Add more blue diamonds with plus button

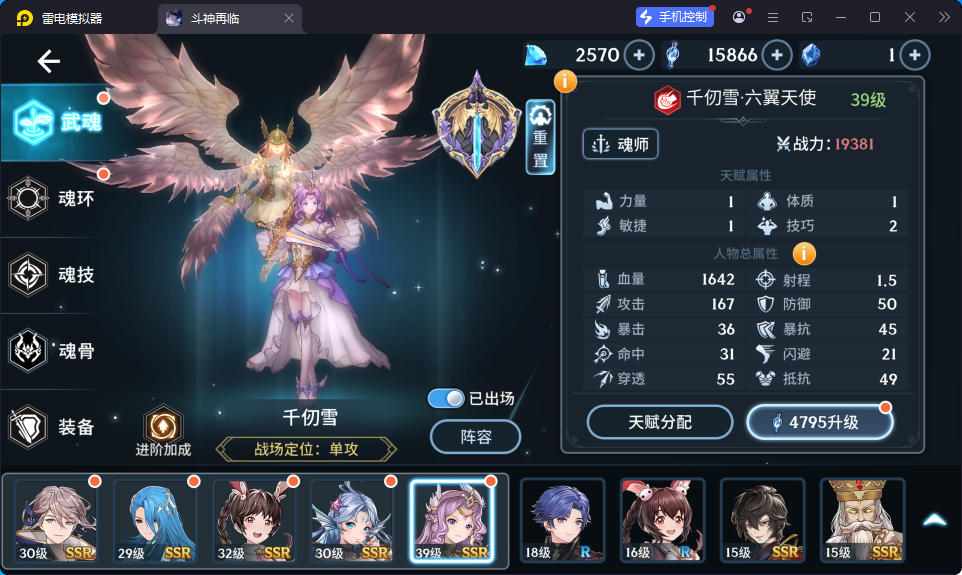click(x=639, y=55)
